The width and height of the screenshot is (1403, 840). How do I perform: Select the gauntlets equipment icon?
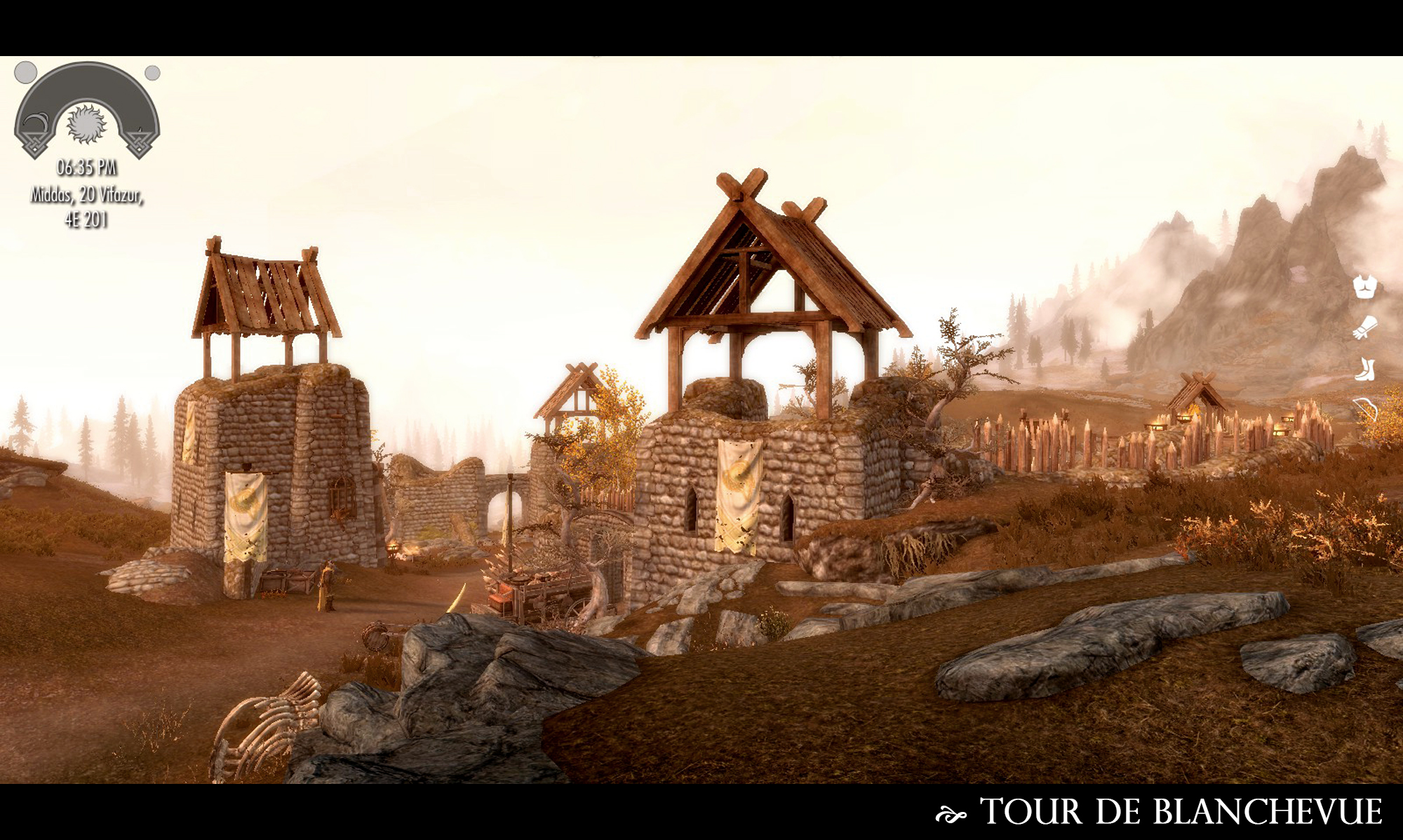click(1364, 327)
